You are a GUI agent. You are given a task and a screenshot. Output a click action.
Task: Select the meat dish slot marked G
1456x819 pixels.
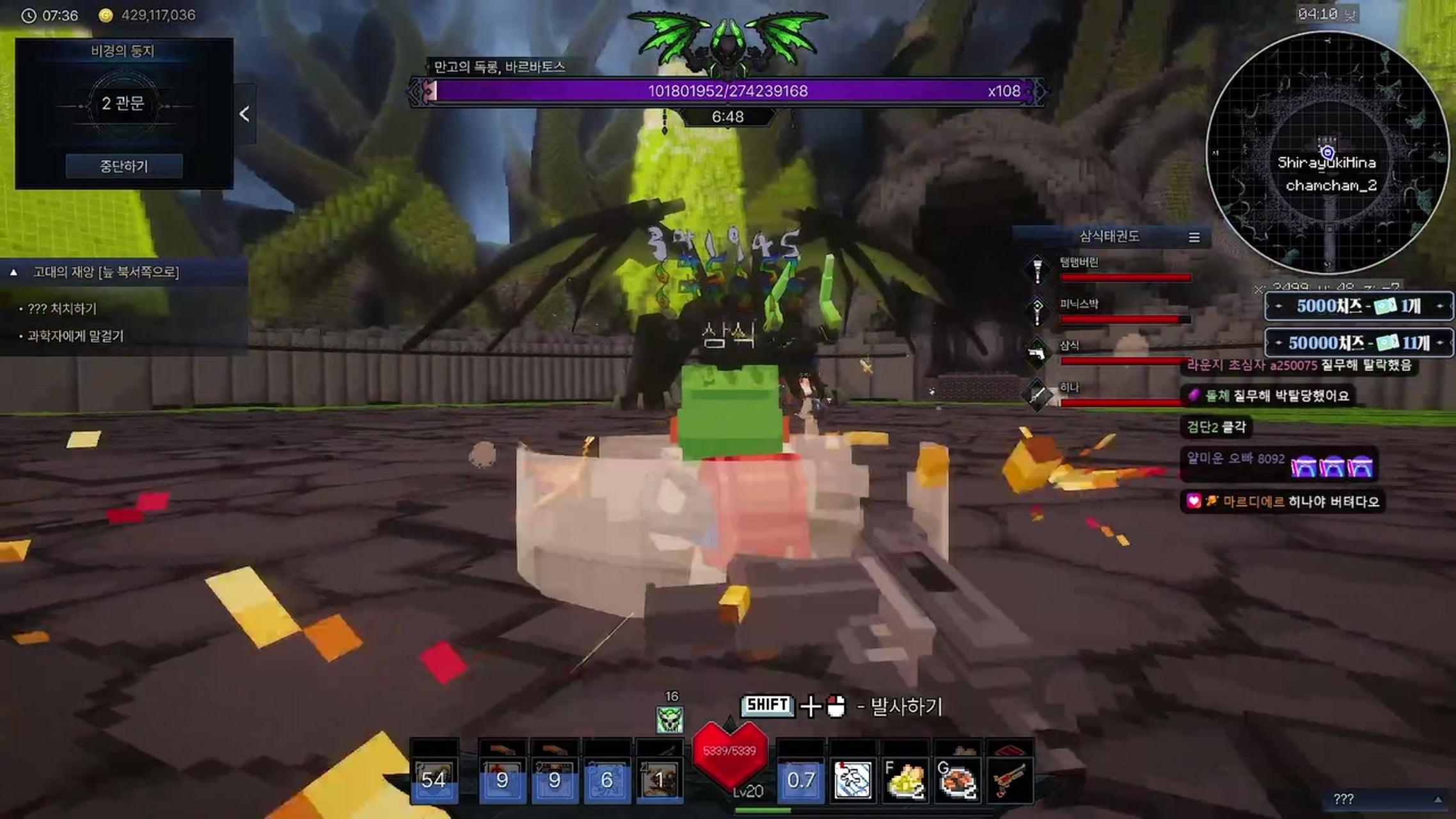957,779
